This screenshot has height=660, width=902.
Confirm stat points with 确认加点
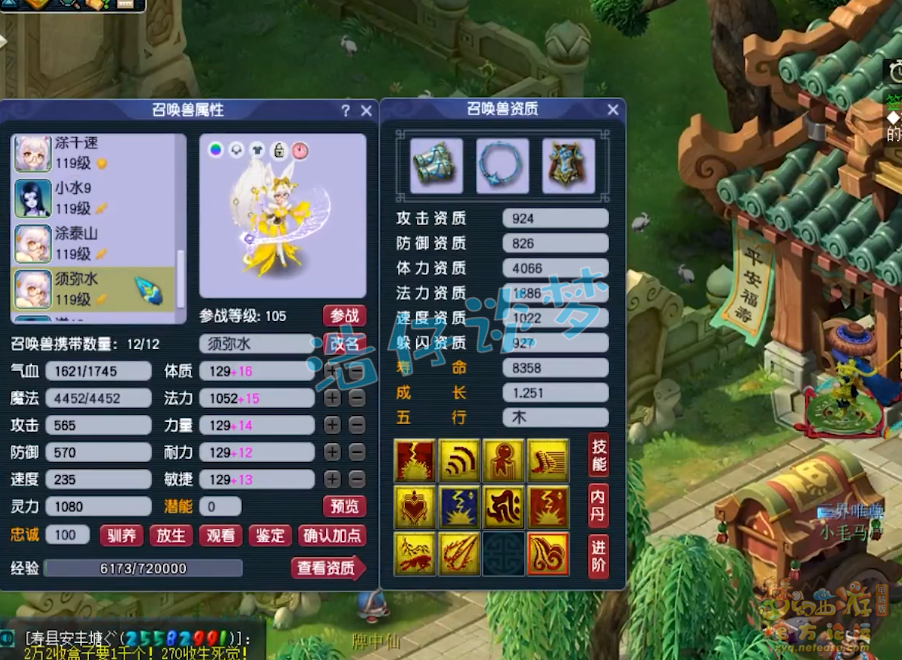(332, 535)
